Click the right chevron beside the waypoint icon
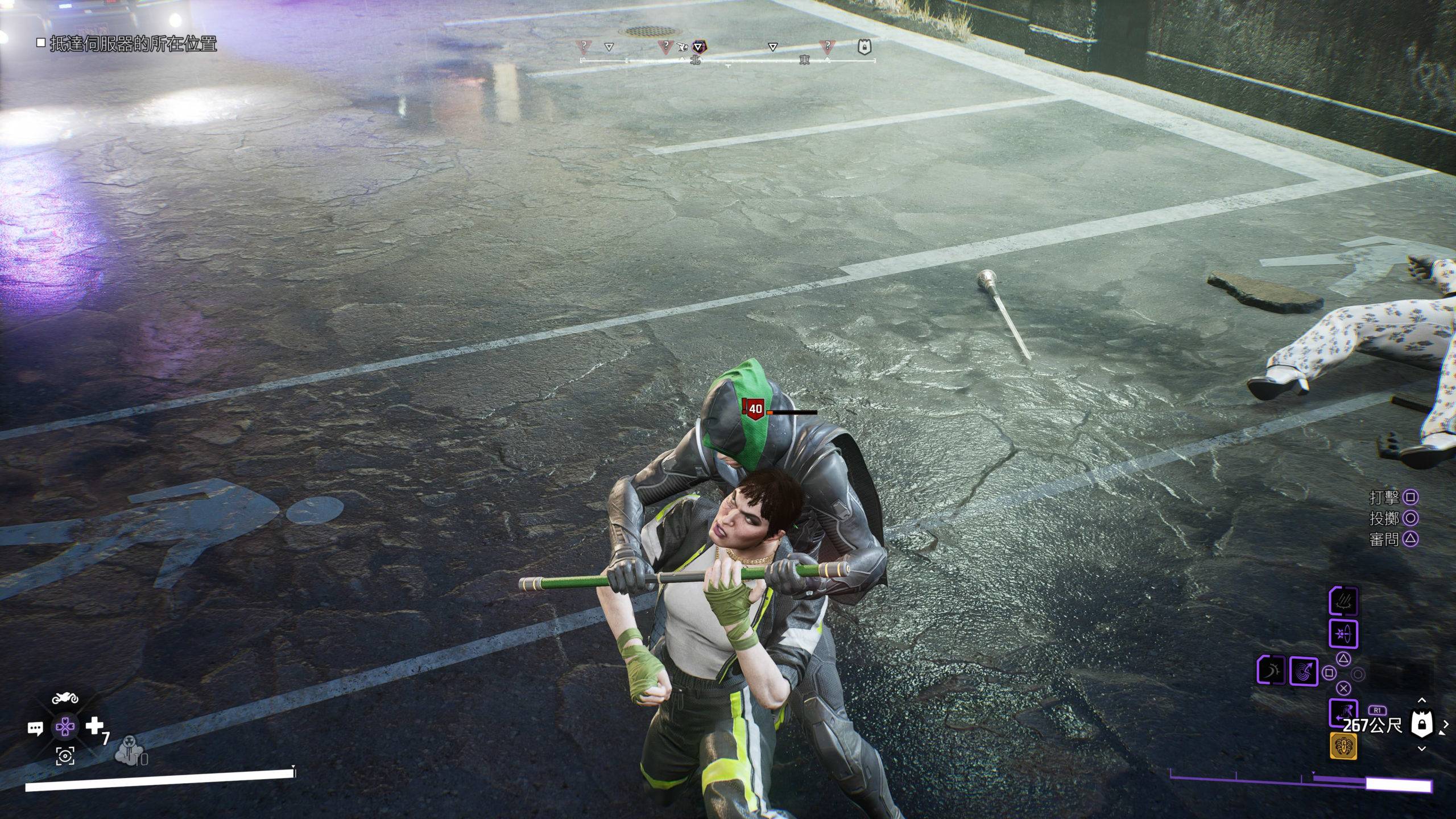This screenshot has height=819, width=1456. (1447, 725)
